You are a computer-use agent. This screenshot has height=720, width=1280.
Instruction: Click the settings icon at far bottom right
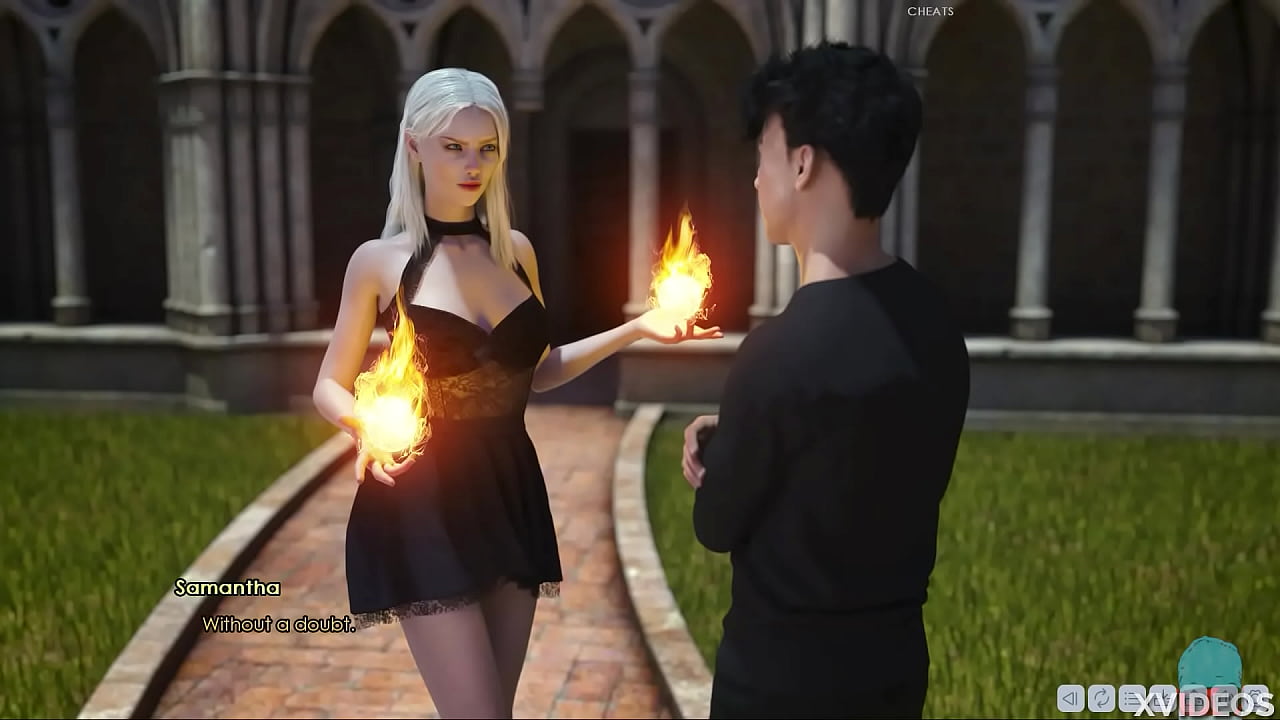tap(1256, 697)
